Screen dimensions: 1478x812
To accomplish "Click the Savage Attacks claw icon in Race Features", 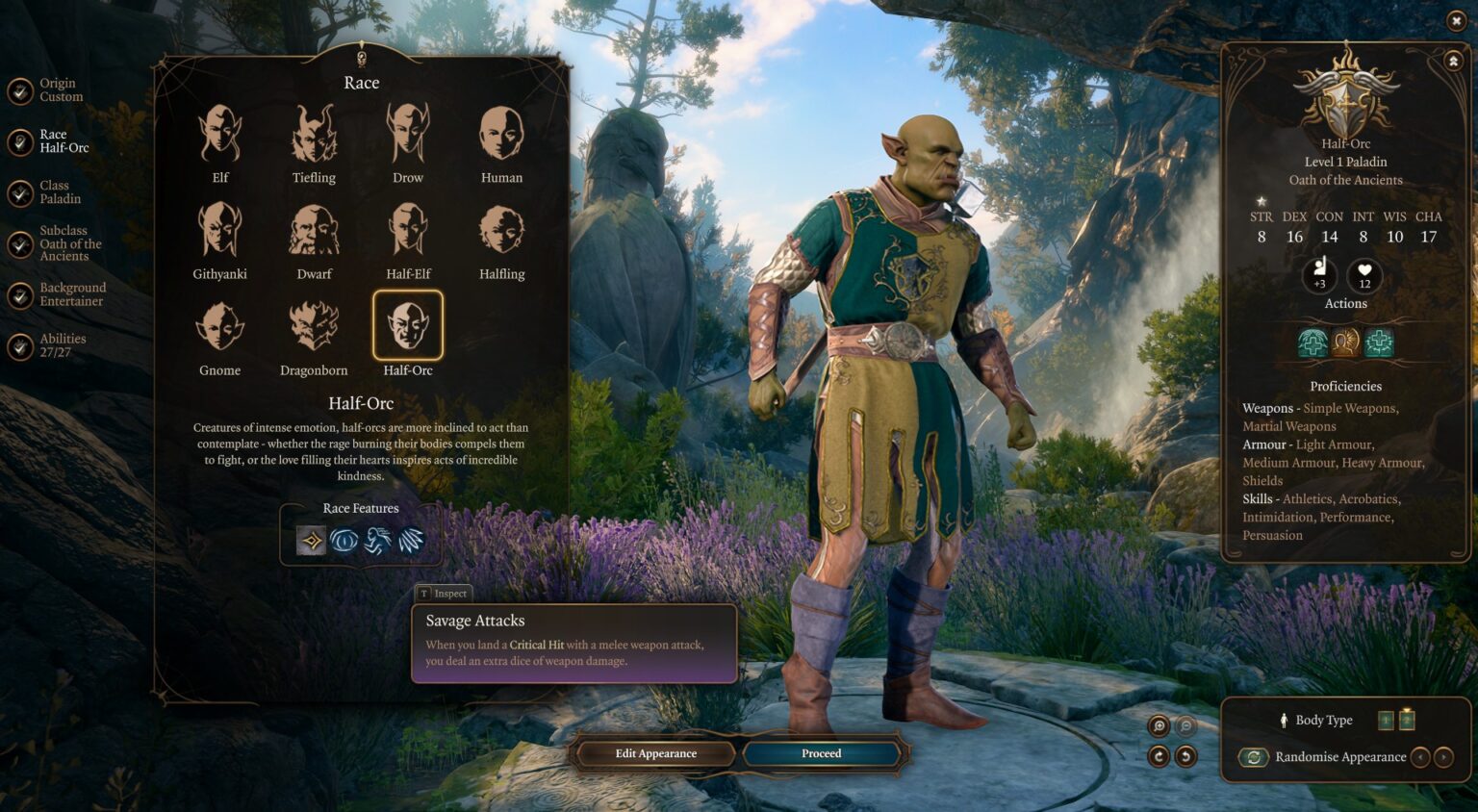I will [x=412, y=541].
